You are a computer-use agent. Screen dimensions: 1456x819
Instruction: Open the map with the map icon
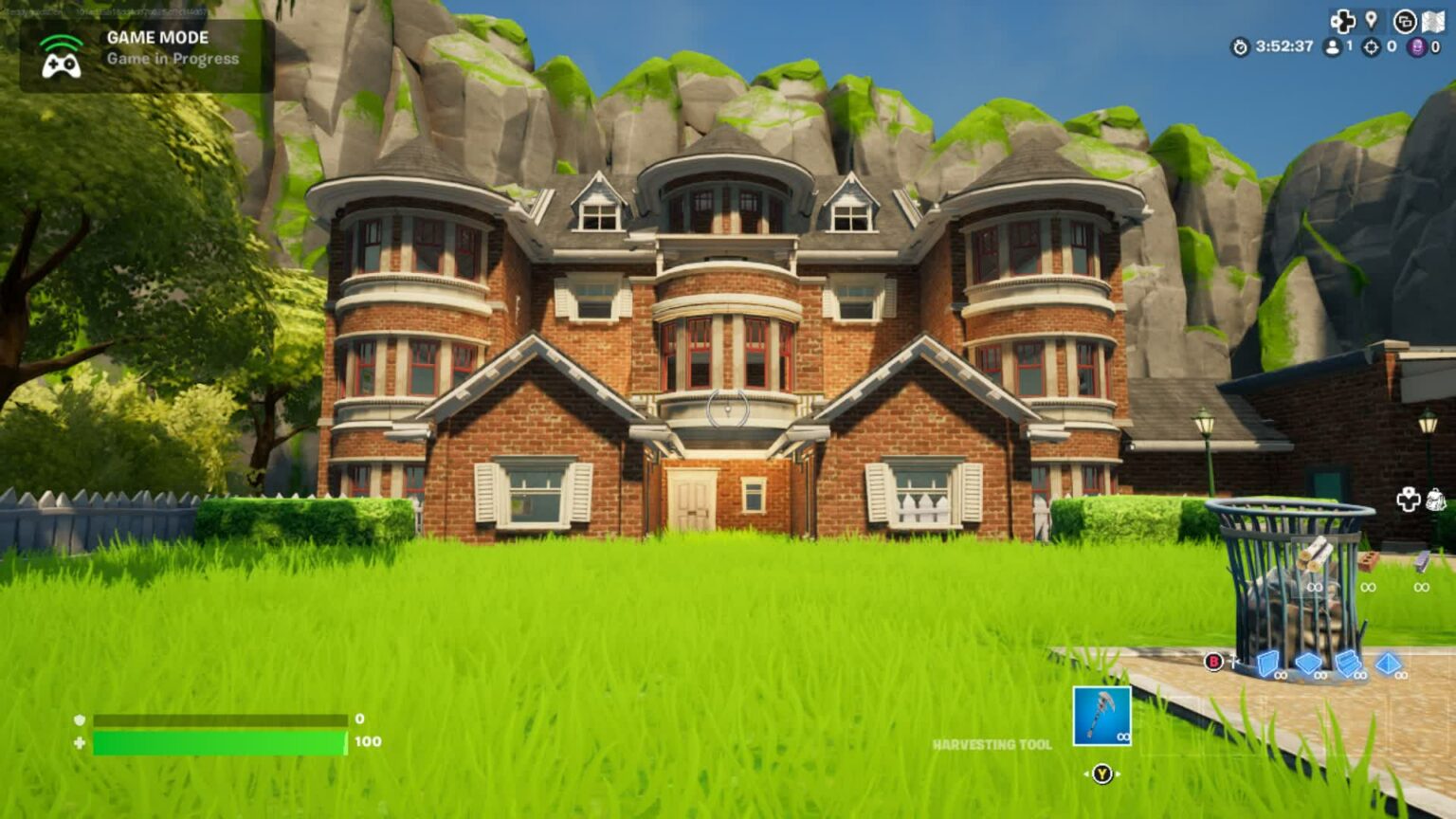pyautogui.click(x=1433, y=21)
